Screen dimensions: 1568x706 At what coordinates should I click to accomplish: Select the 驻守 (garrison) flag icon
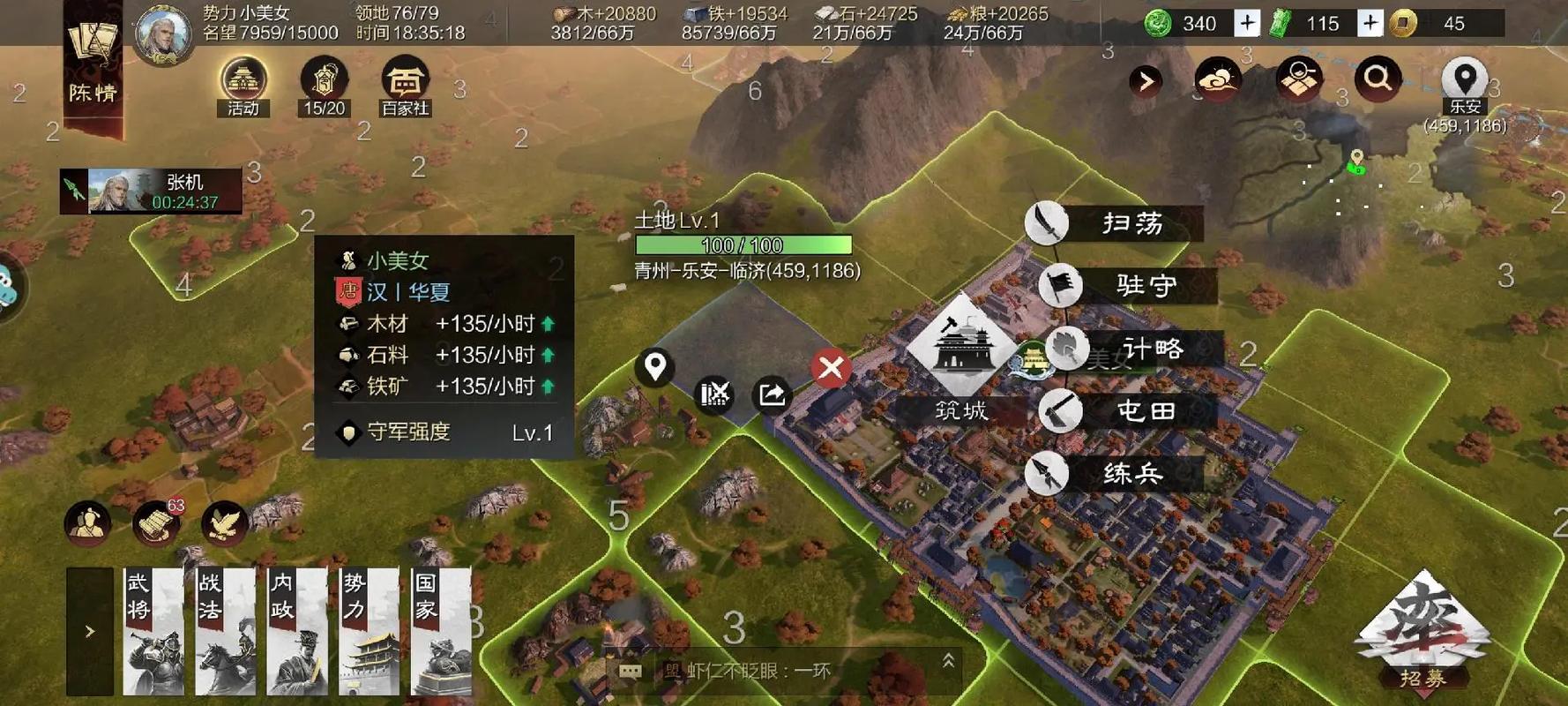1064,286
